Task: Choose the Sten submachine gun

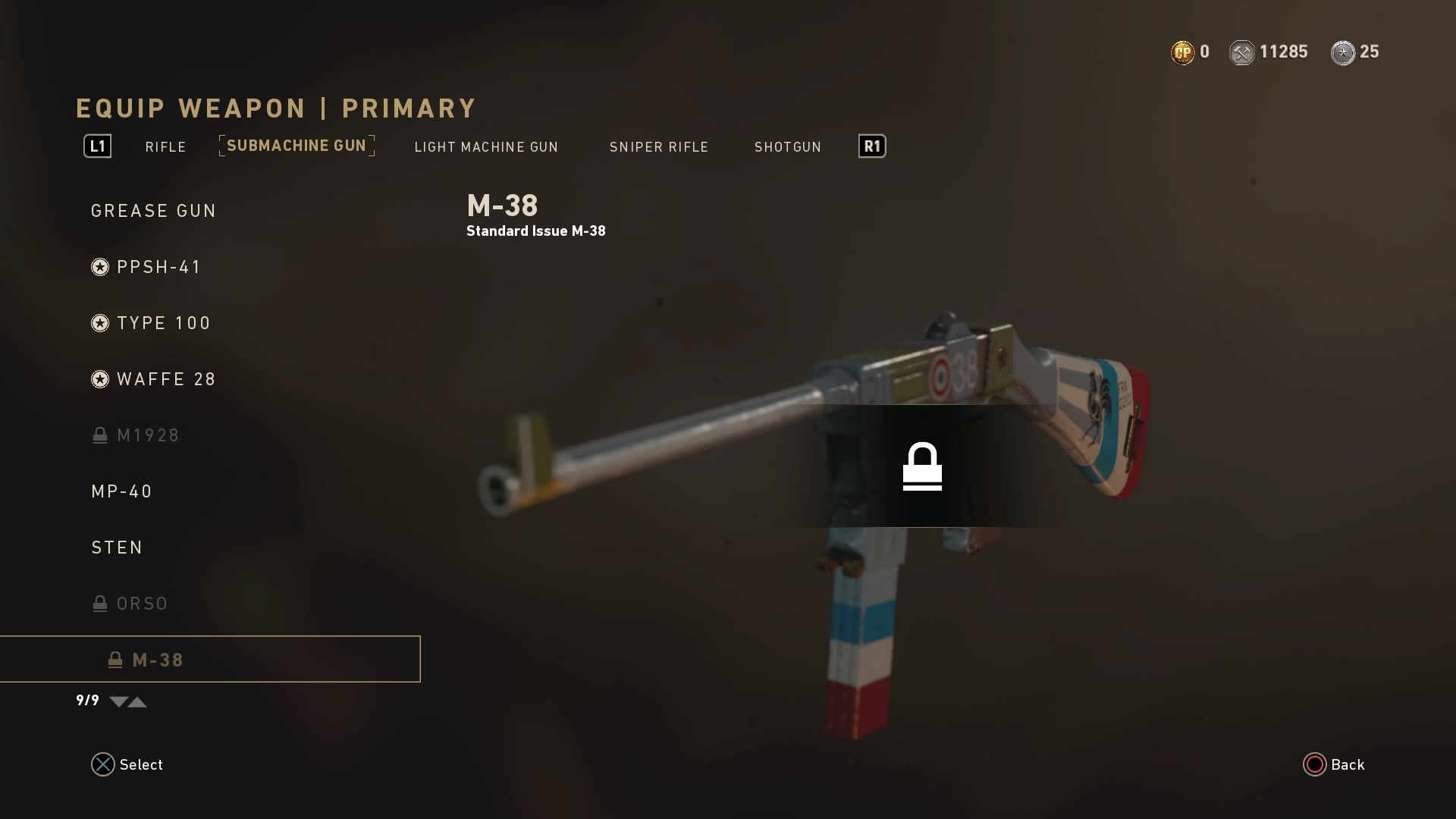Action: [x=118, y=548]
